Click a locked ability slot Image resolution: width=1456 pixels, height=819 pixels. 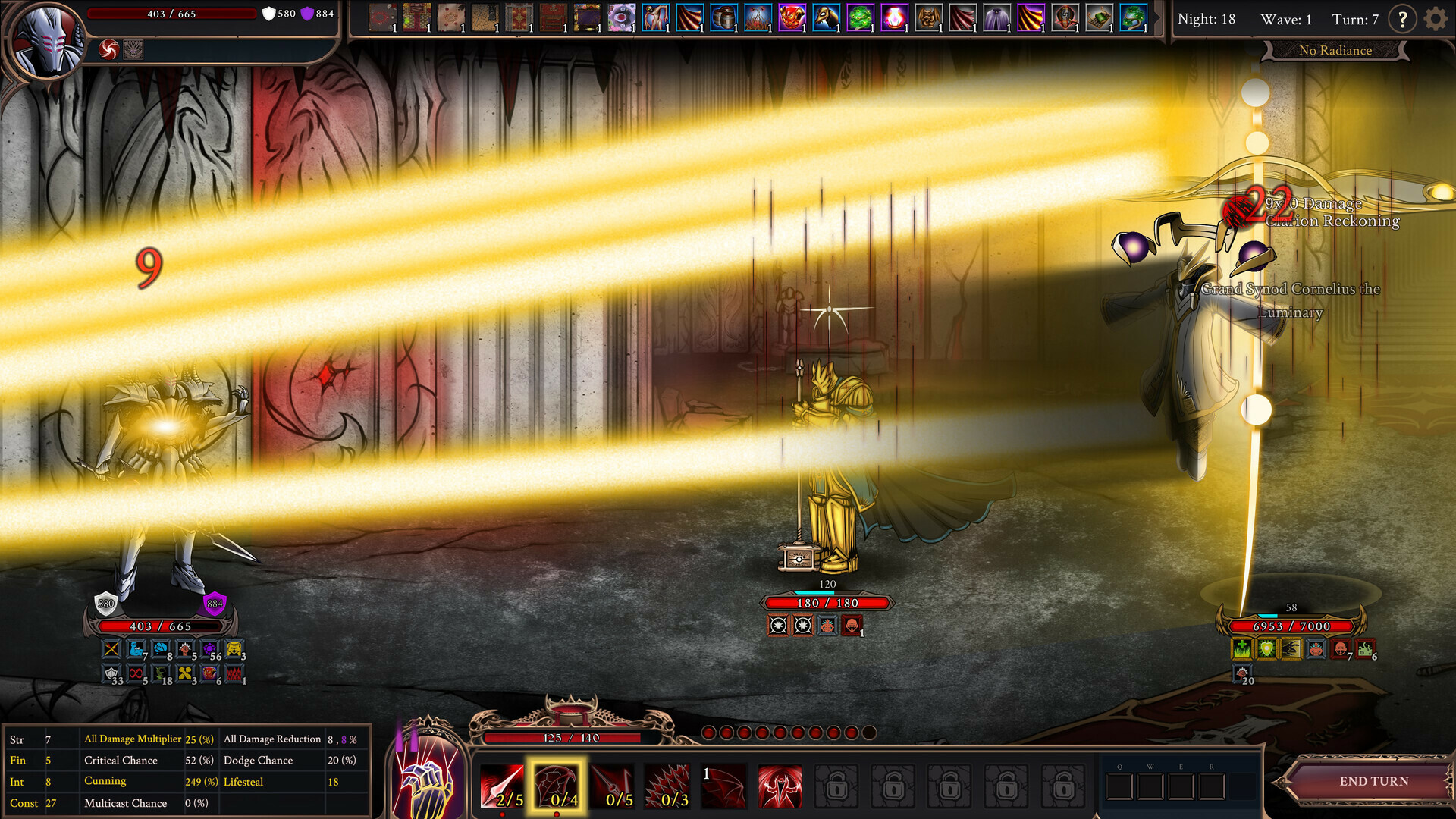pyautogui.click(x=837, y=785)
